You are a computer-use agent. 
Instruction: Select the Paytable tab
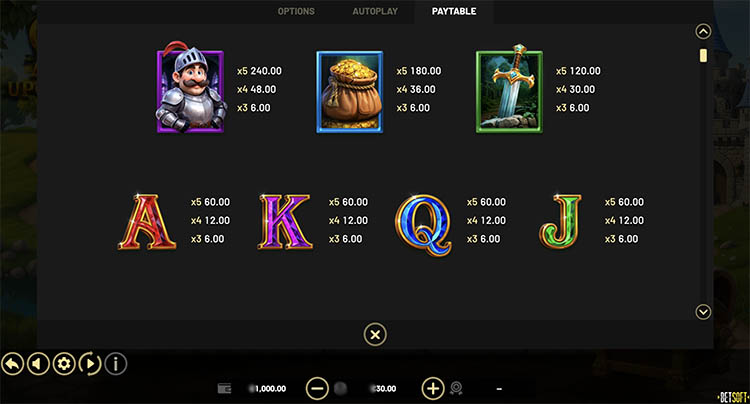tap(454, 12)
